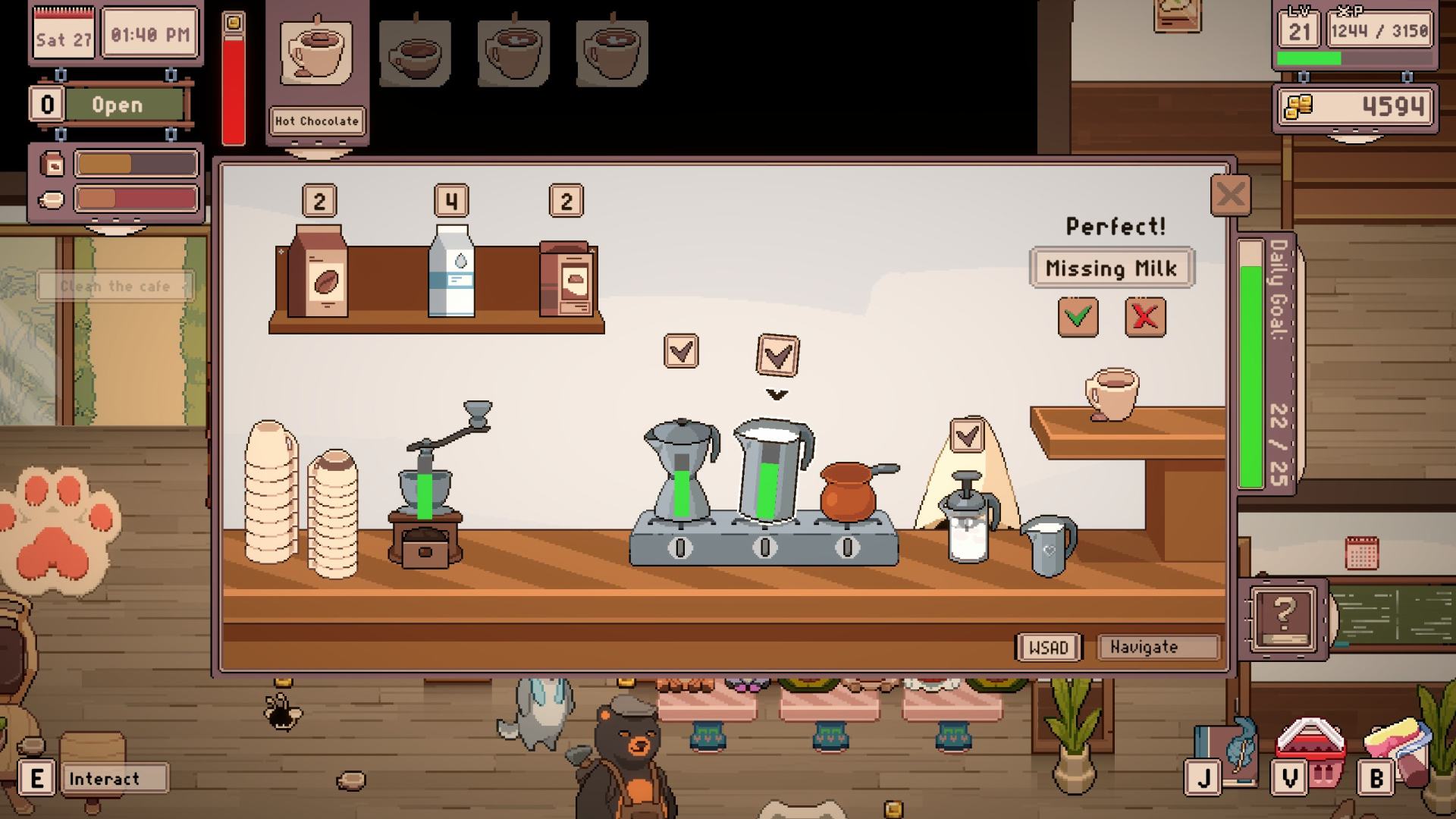The image size is (1456, 819).
Task: Pick the coffee beans bag on the shelf
Action: point(318,271)
